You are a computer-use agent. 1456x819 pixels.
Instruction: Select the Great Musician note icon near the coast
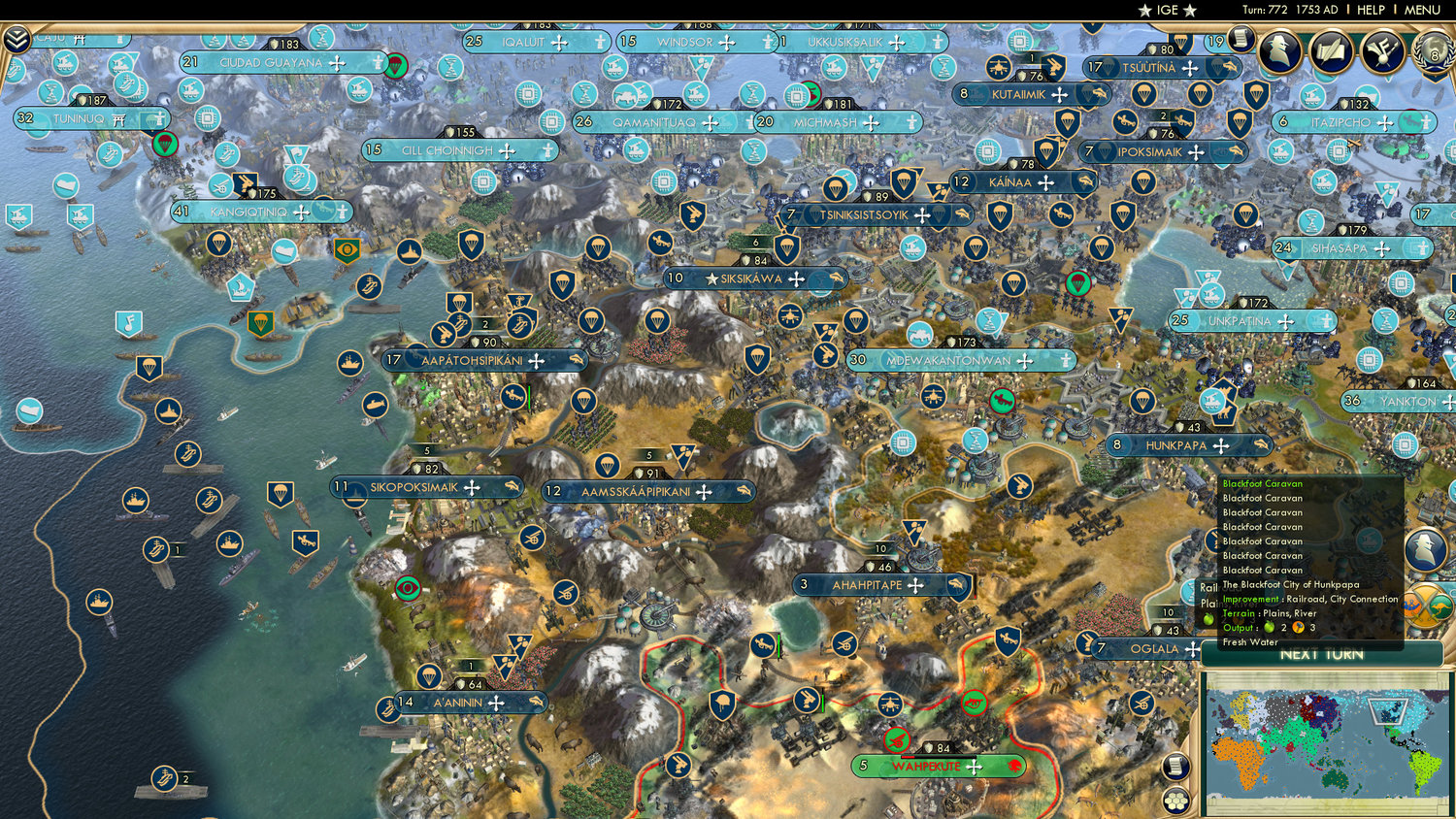point(127,324)
